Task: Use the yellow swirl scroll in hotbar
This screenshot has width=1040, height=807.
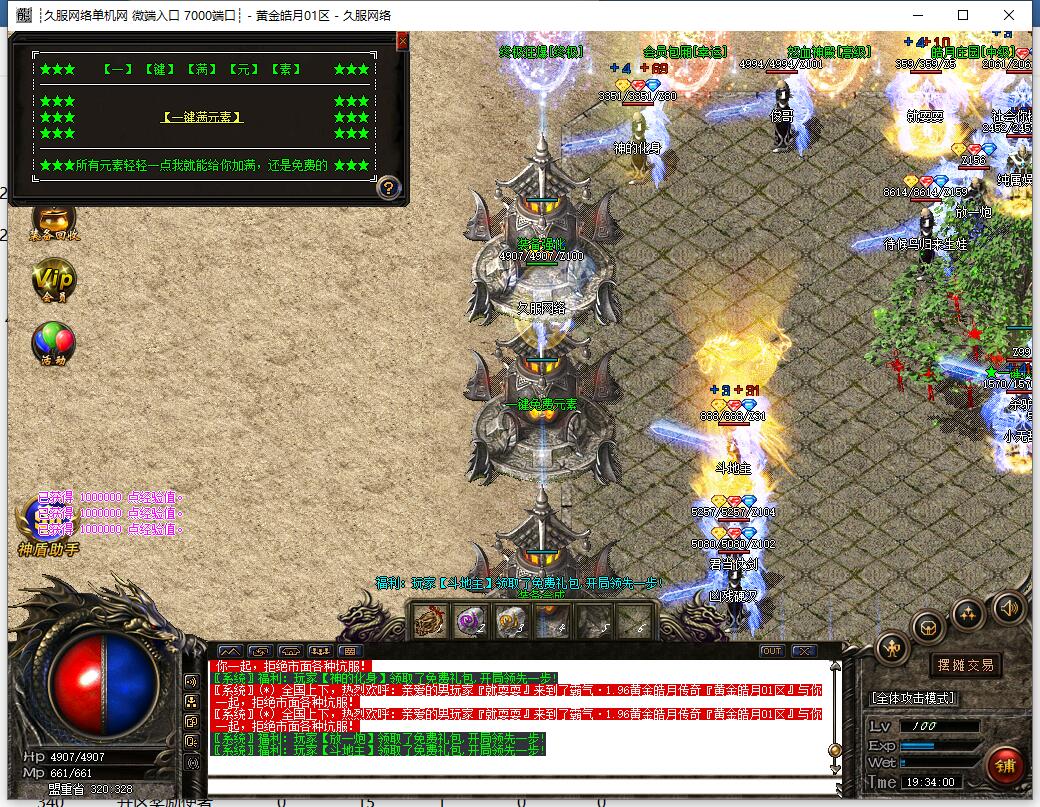Action: (x=511, y=622)
